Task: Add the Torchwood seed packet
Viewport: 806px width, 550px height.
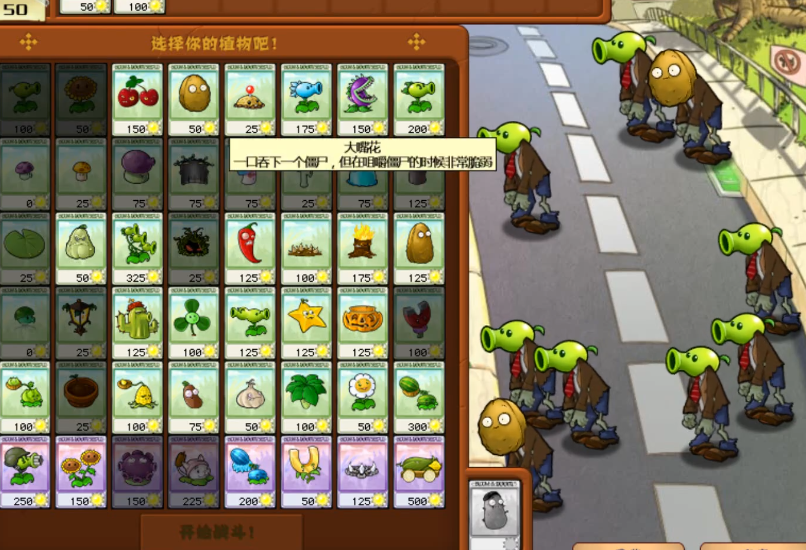Action: (x=362, y=246)
